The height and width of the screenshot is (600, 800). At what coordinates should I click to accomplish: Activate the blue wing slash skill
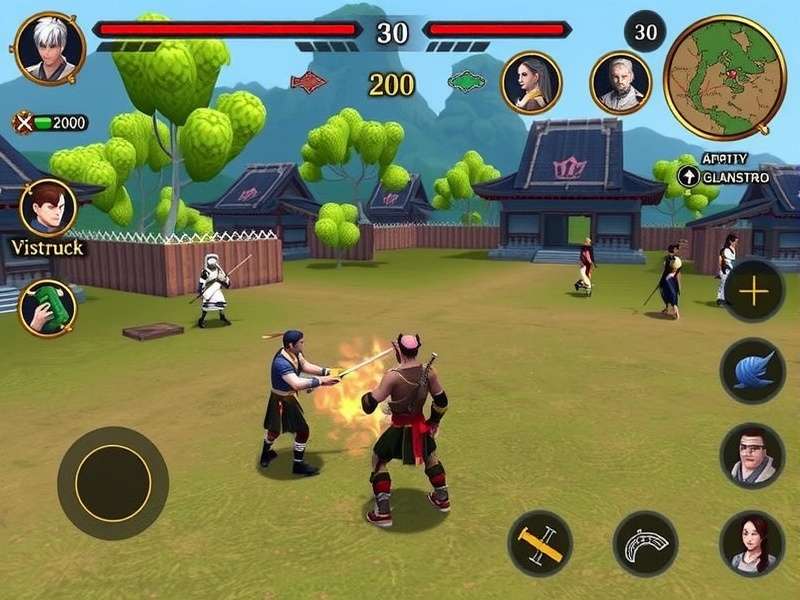tap(753, 371)
